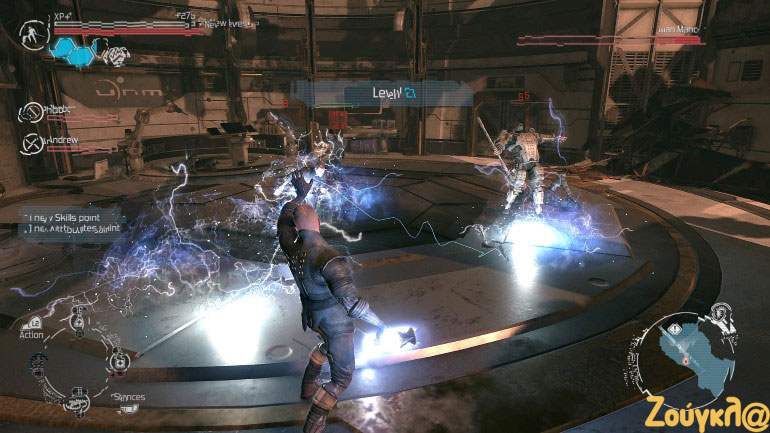The image size is (770, 433).
Task: Select the Action entry on the skill wheel
Action: [31, 335]
